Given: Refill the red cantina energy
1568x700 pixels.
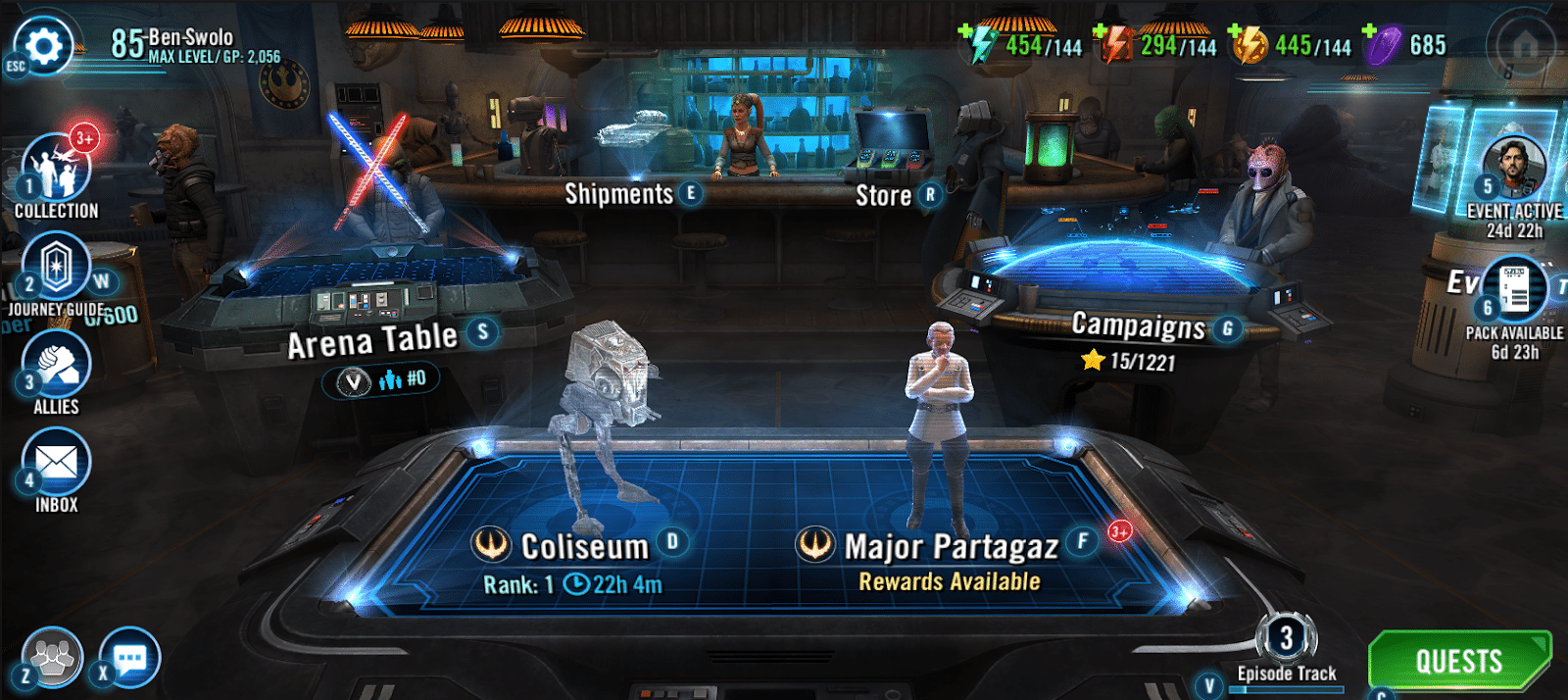Looking at the screenshot, I should point(1102,32).
